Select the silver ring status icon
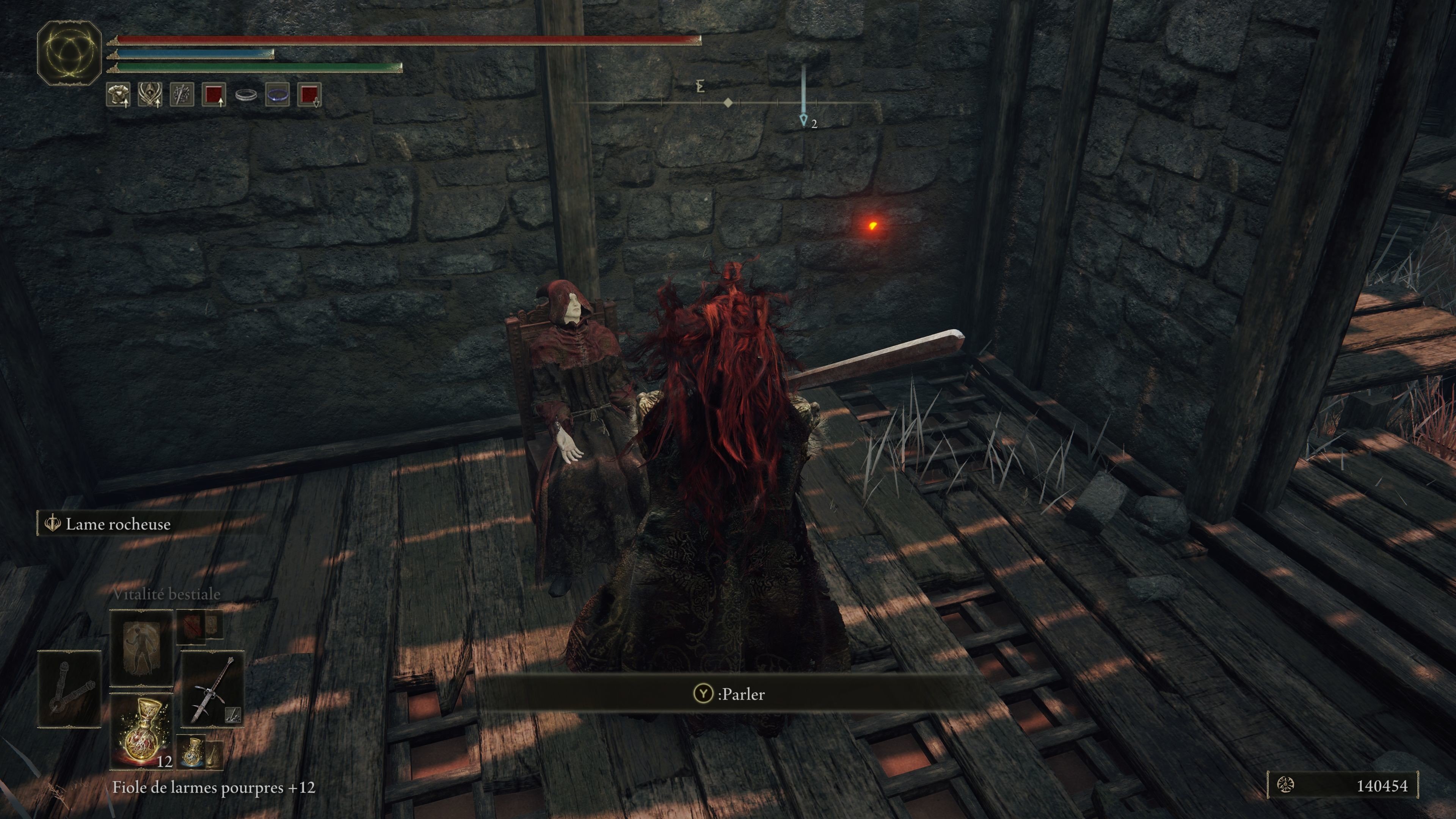The width and height of the screenshot is (1456, 819). pyautogui.click(x=246, y=95)
